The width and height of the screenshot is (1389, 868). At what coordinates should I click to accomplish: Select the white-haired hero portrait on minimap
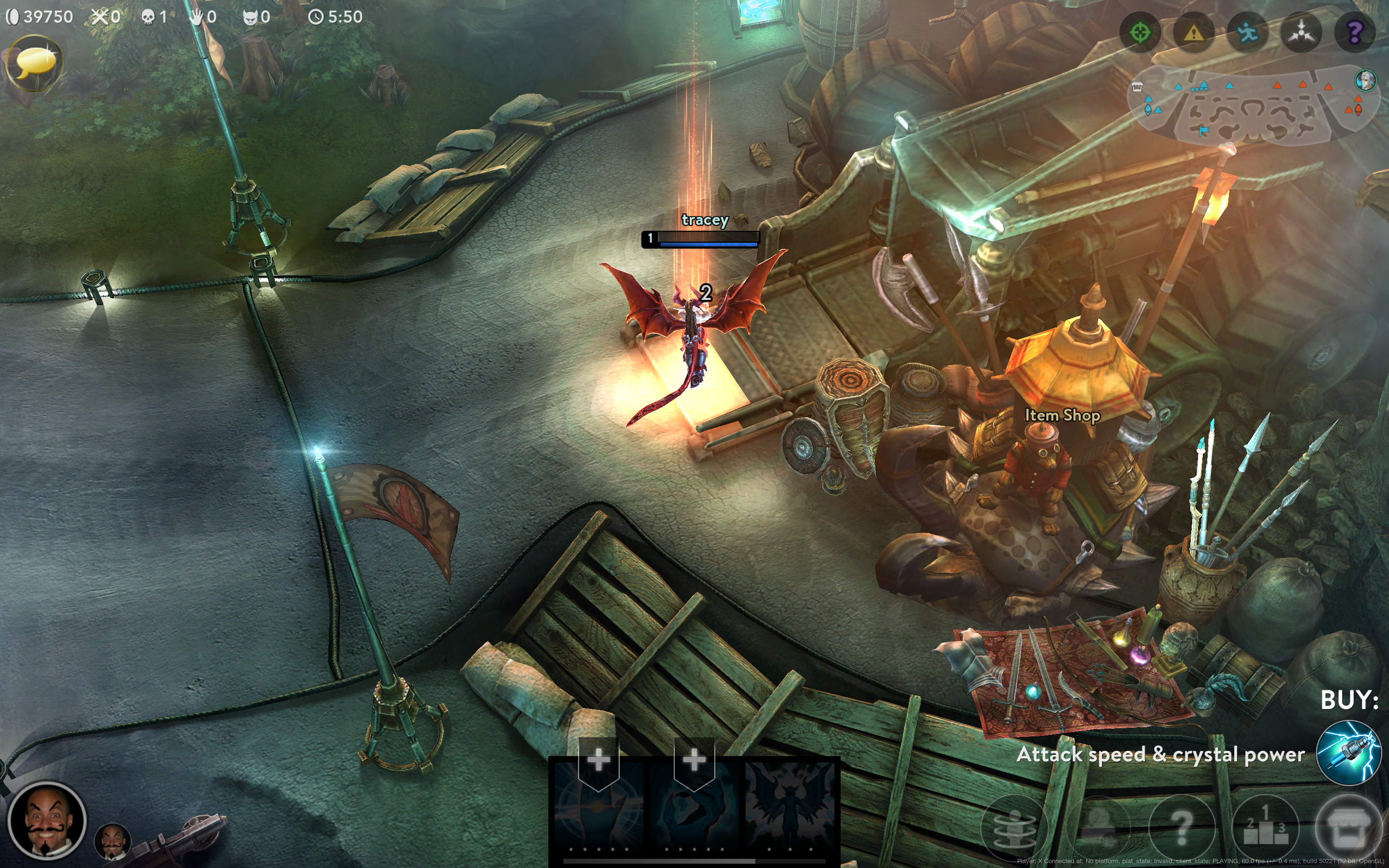(x=1365, y=81)
